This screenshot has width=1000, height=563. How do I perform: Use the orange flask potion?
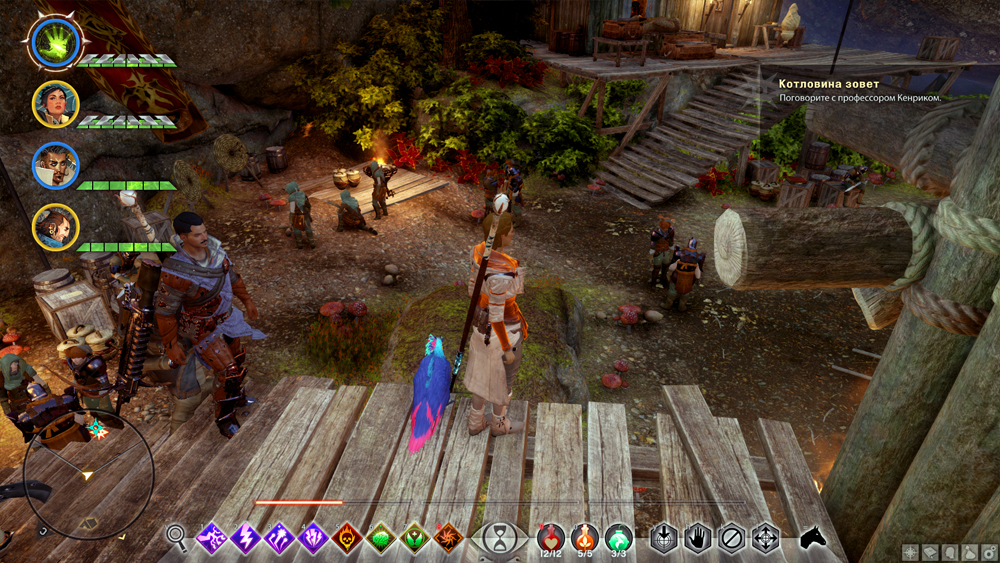point(585,537)
